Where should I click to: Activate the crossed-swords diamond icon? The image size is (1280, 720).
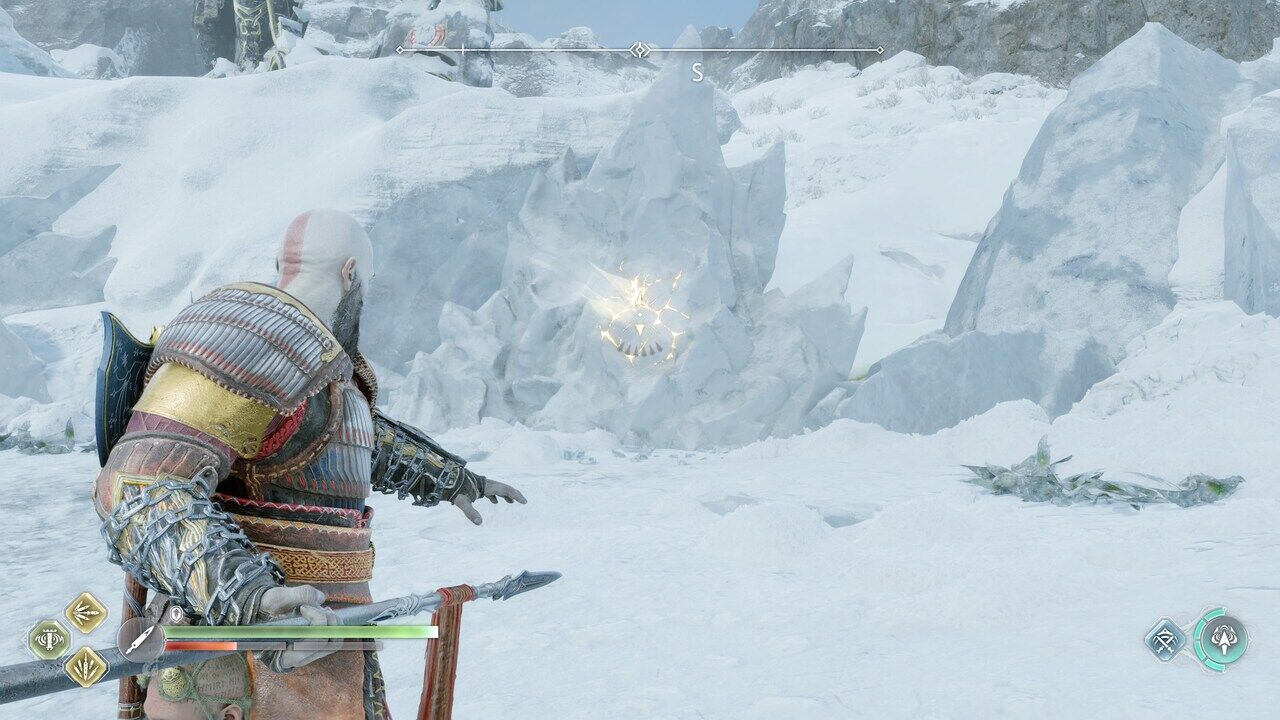[1165, 639]
